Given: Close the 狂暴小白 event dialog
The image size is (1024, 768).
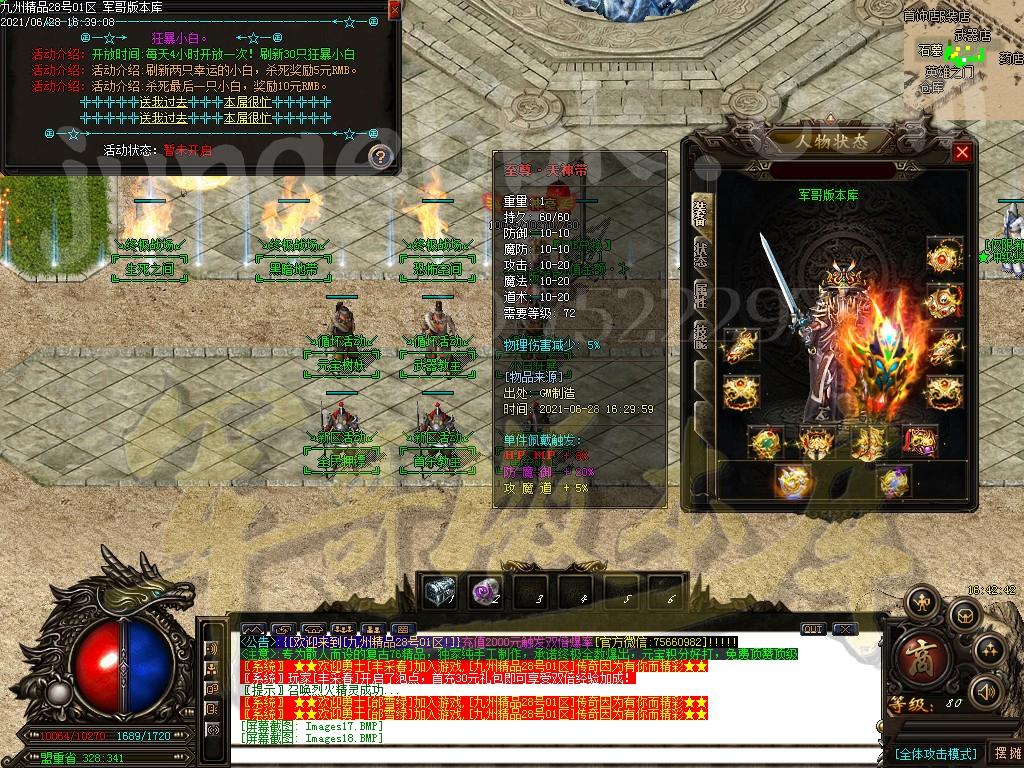Looking at the screenshot, I should click(x=394, y=10).
